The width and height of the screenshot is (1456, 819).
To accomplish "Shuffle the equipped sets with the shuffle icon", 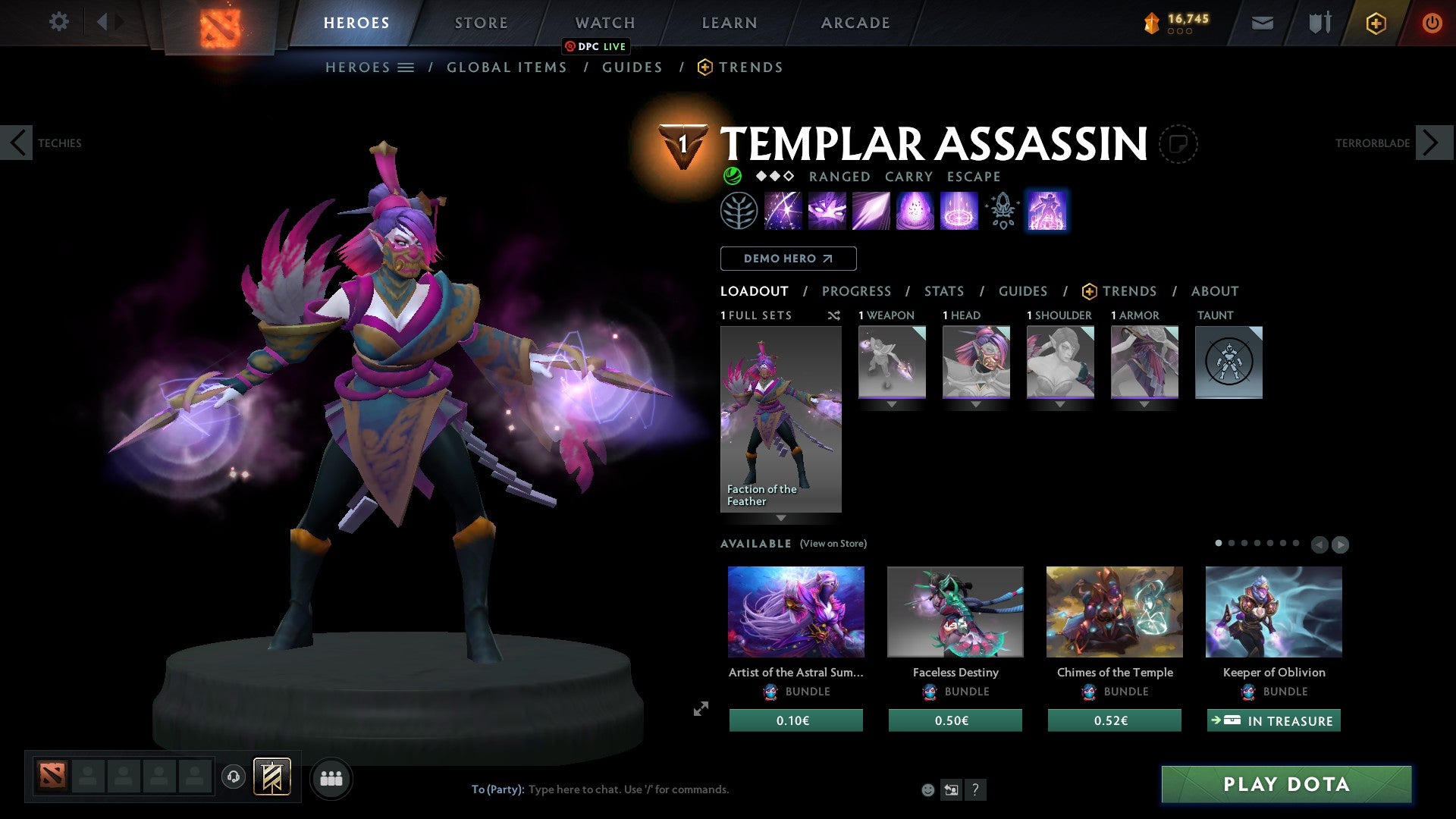I will point(834,315).
